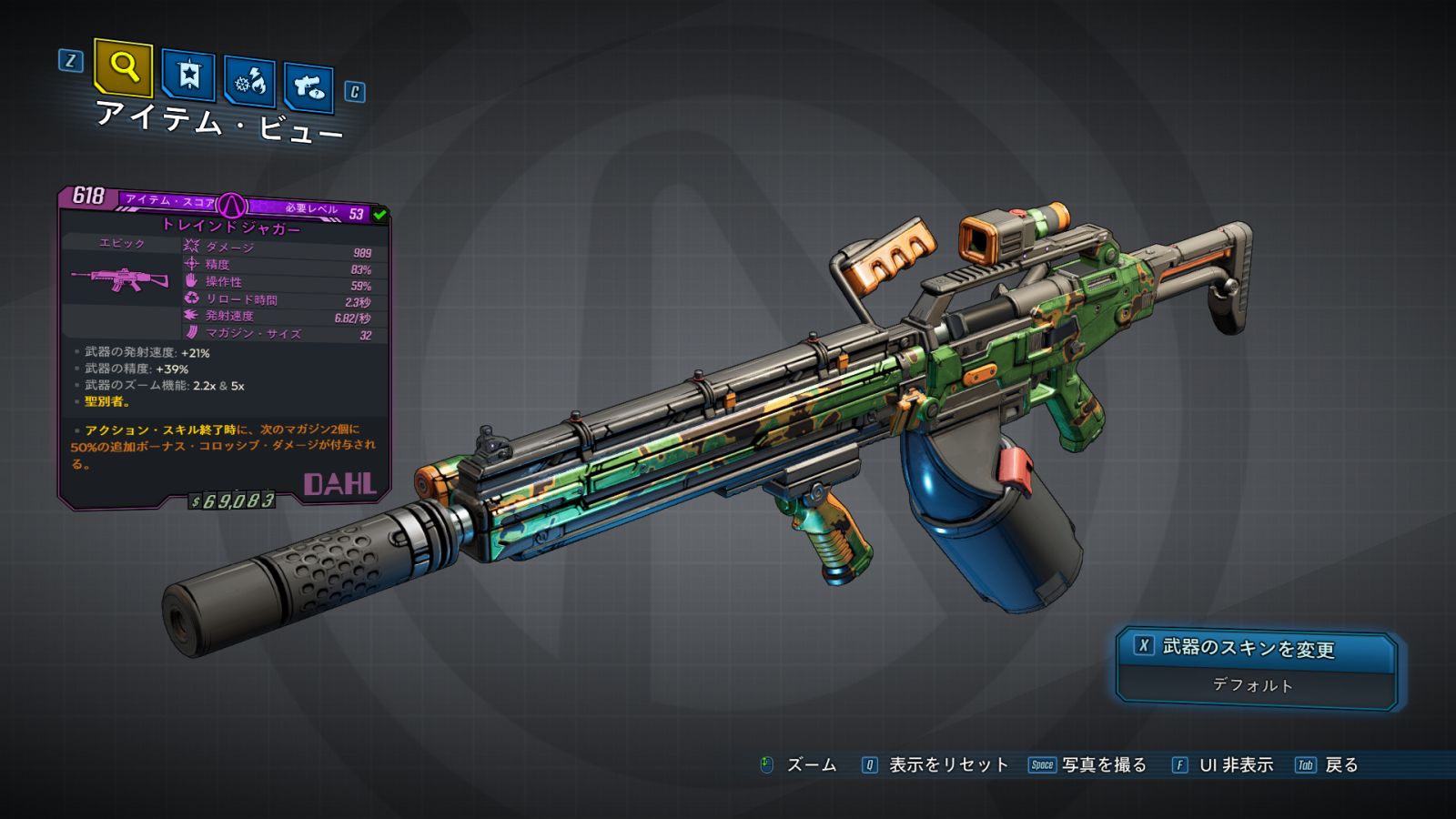Choose the 表示をリセット reset view option

coord(935,765)
